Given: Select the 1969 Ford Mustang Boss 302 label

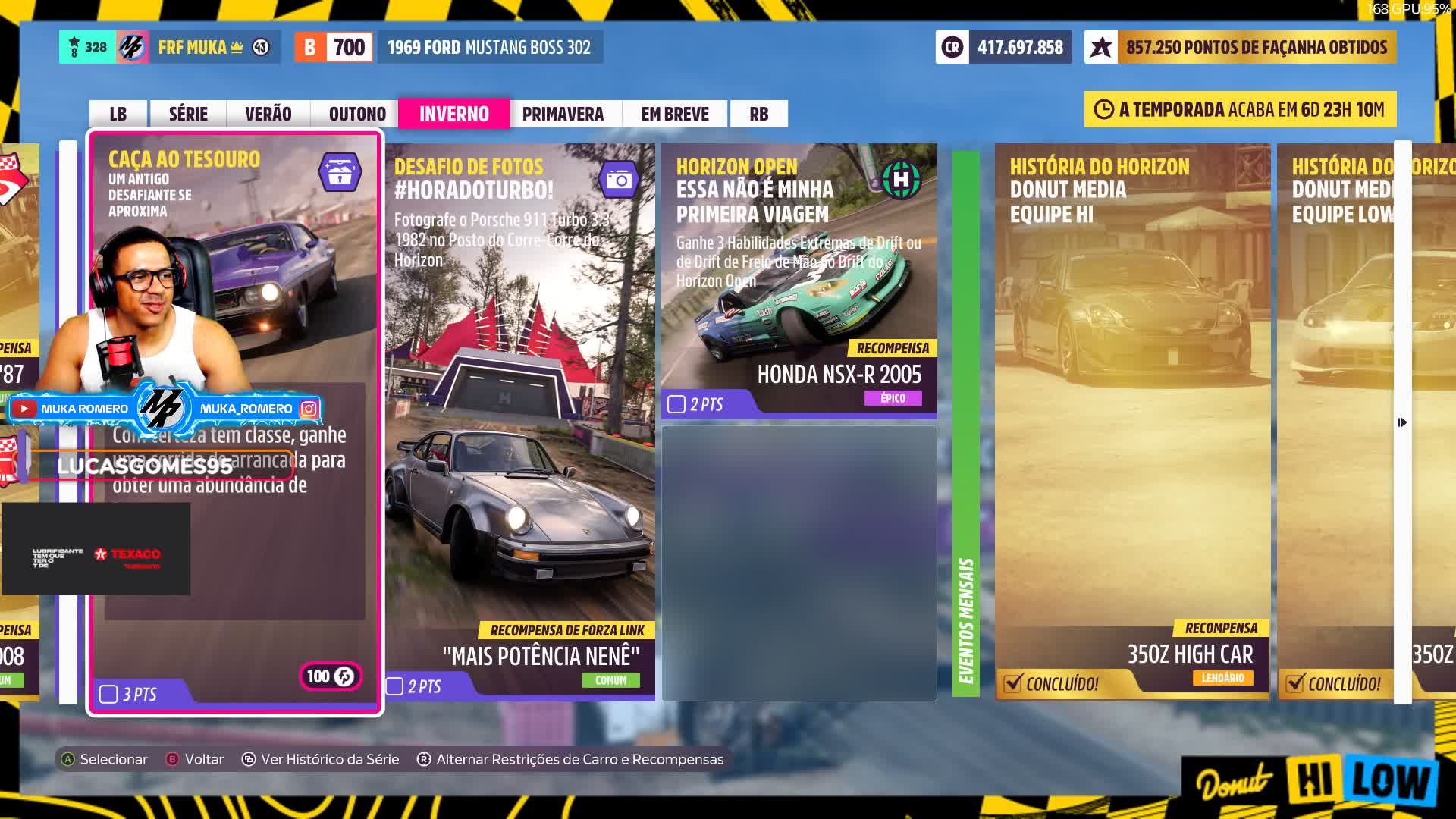Looking at the screenshot, I should click(x=489, y=48).
